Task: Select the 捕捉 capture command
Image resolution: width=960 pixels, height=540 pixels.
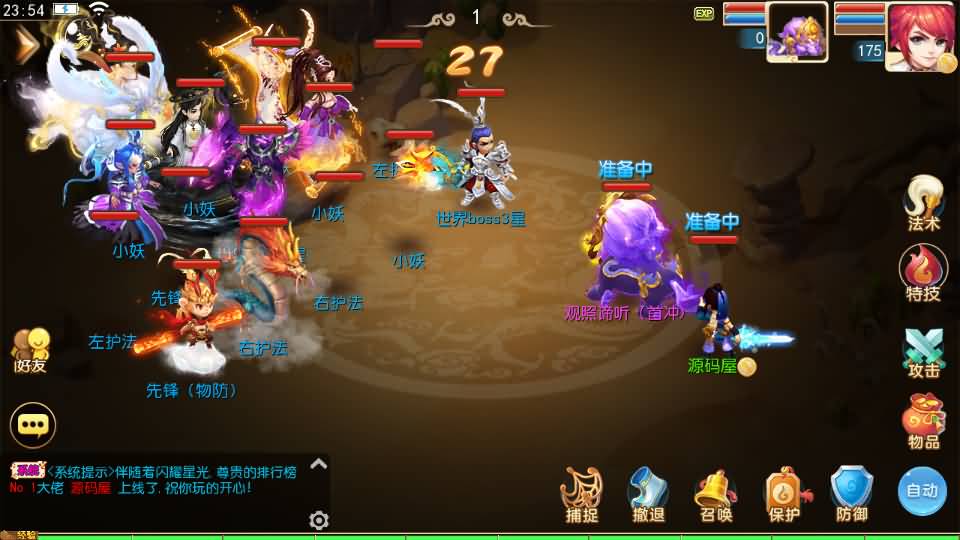Action: [581, 493]
